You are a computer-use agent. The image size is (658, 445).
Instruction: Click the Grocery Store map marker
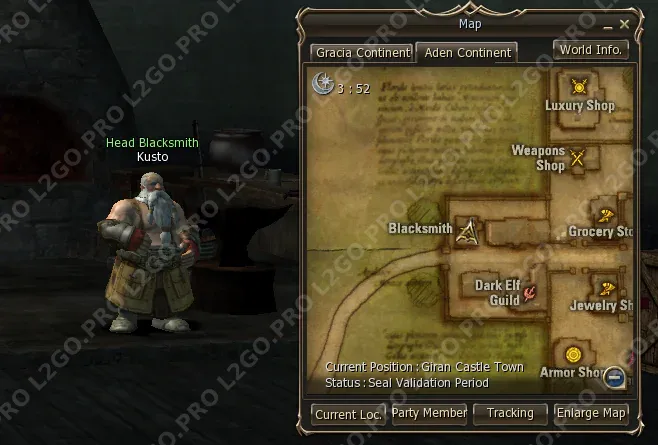coord(606,215)
